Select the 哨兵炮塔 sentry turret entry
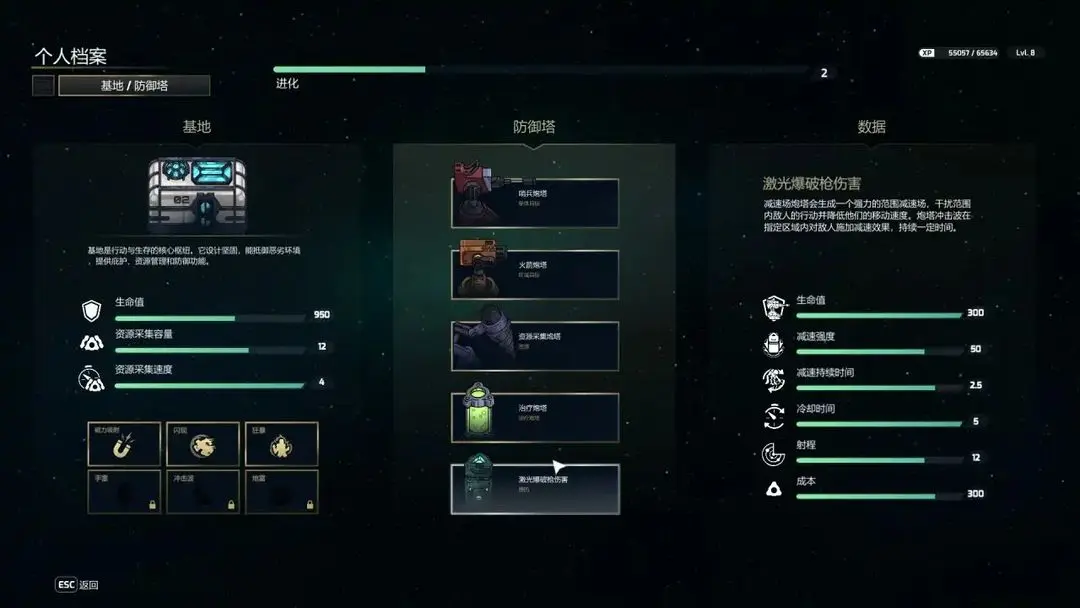 535,203
